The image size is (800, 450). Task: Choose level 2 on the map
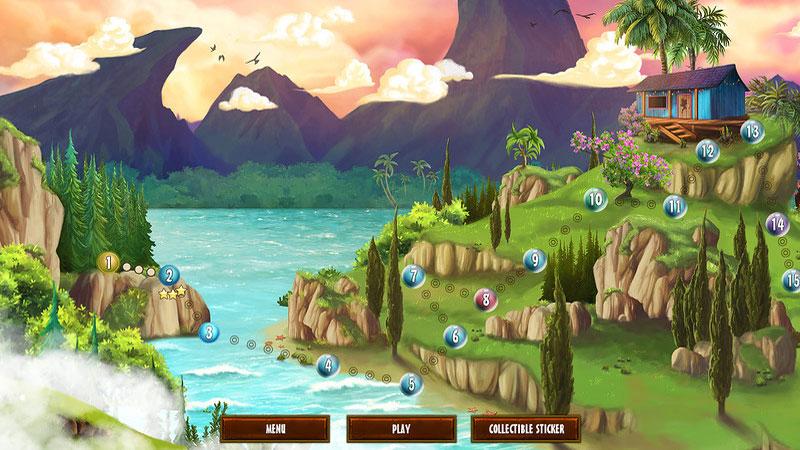coord(169,275)
